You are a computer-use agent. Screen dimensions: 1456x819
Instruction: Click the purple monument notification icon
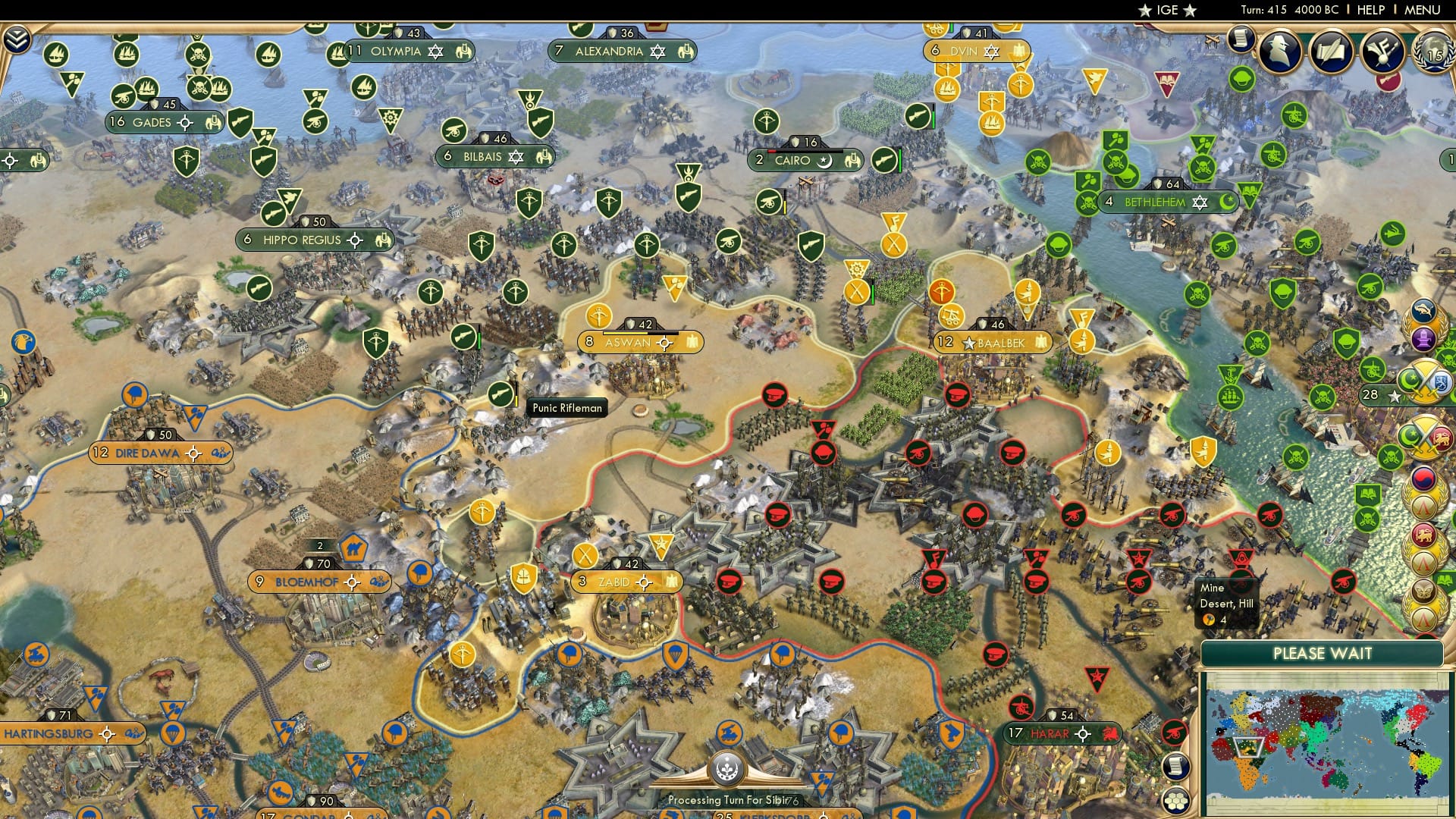(x=1423, y=339)
